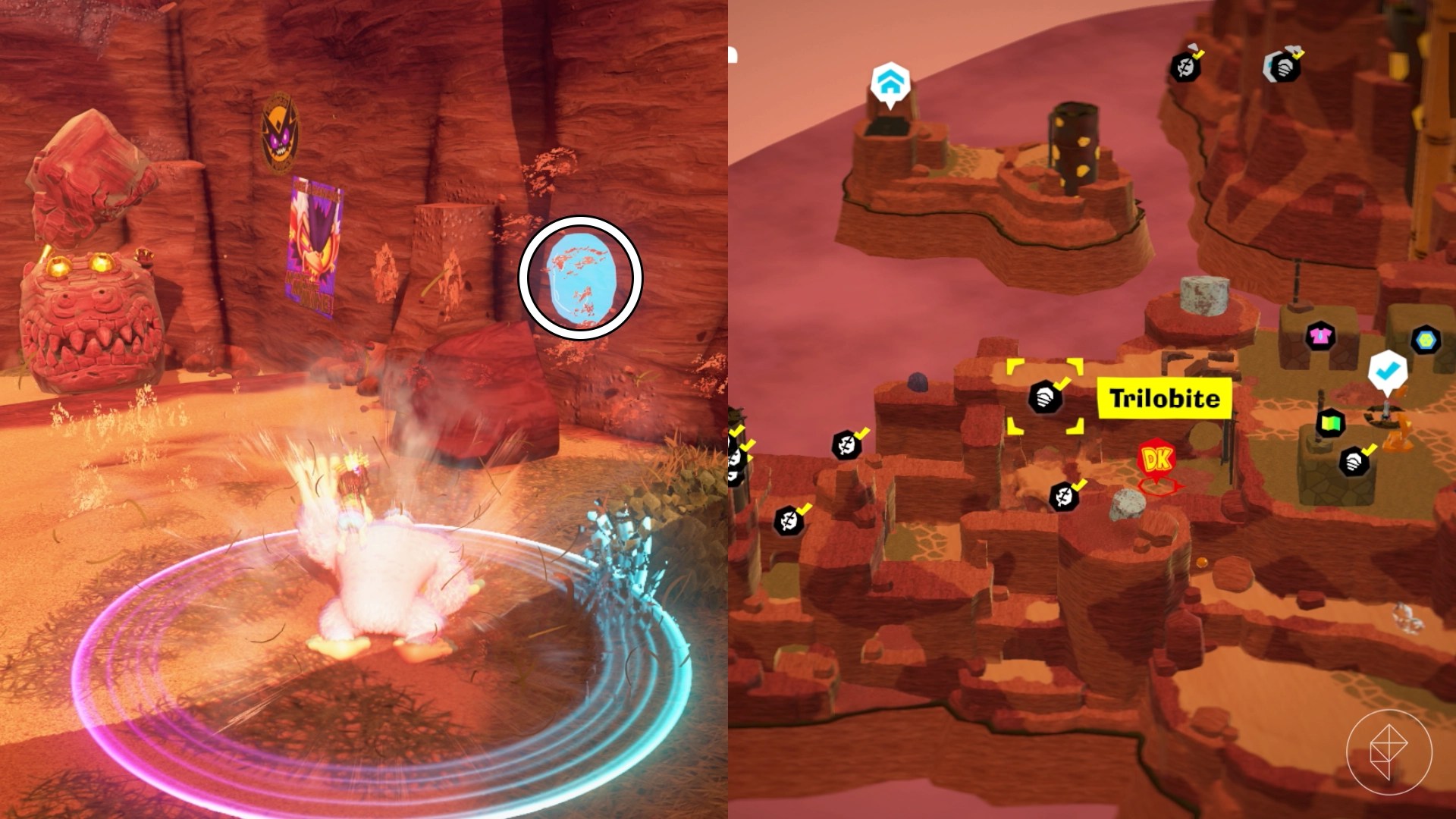Click the yellow Trilobite name label
This screenshot has width=1456, height=819.
(x=1164, y=399)
